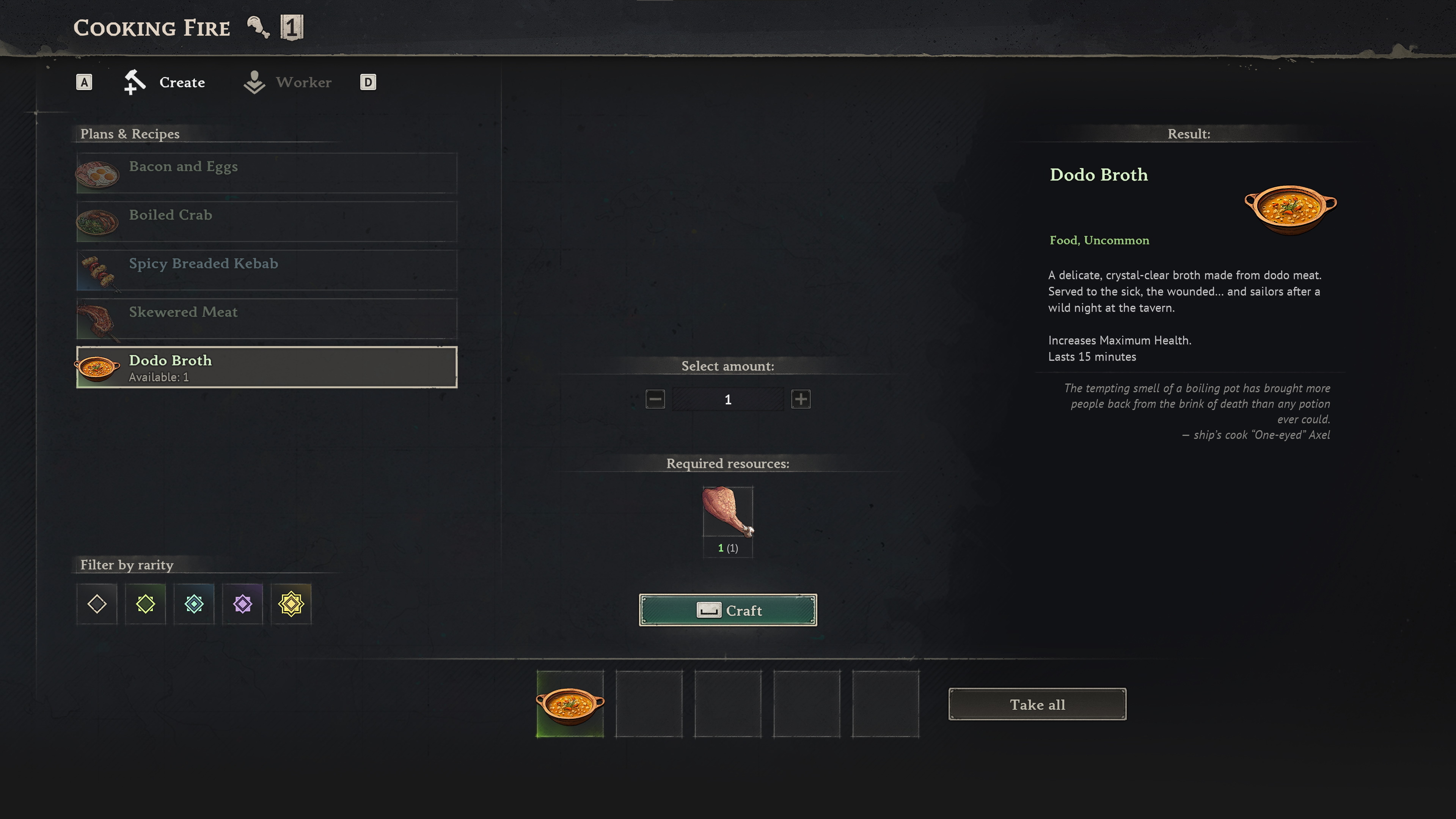The height and width of the screenshot is (819, 1456).
Task: Filter recipes by gold legendary rarity
Action: (x=291, y=604)
